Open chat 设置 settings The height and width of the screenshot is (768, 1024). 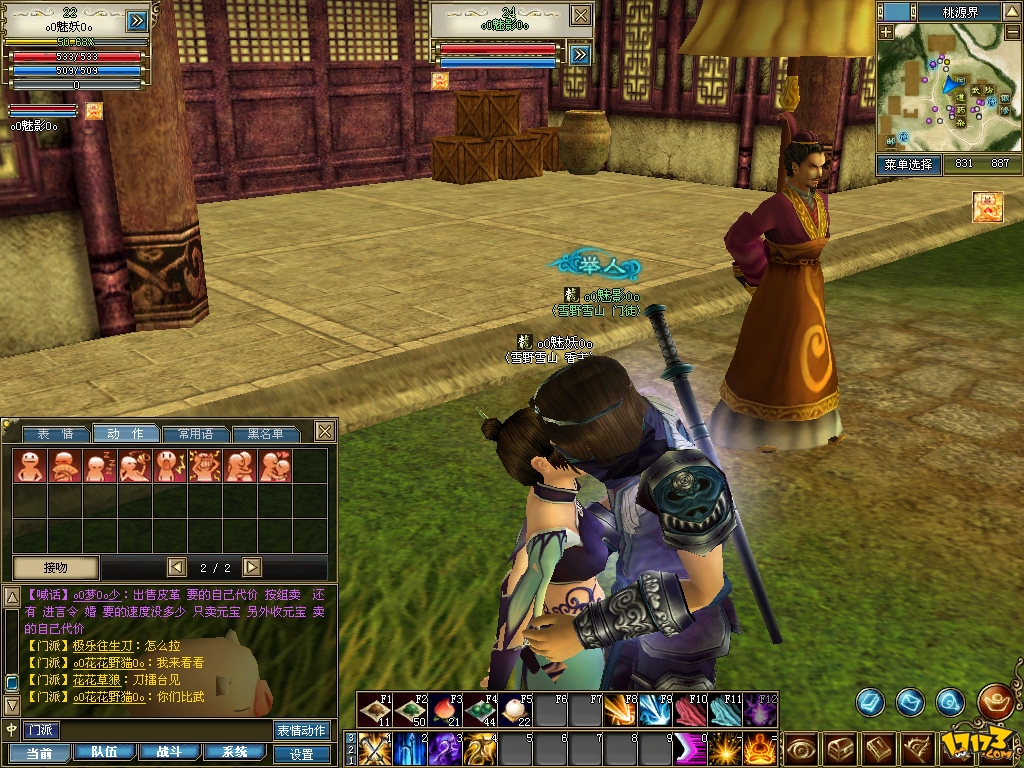[x=301, y=754]
